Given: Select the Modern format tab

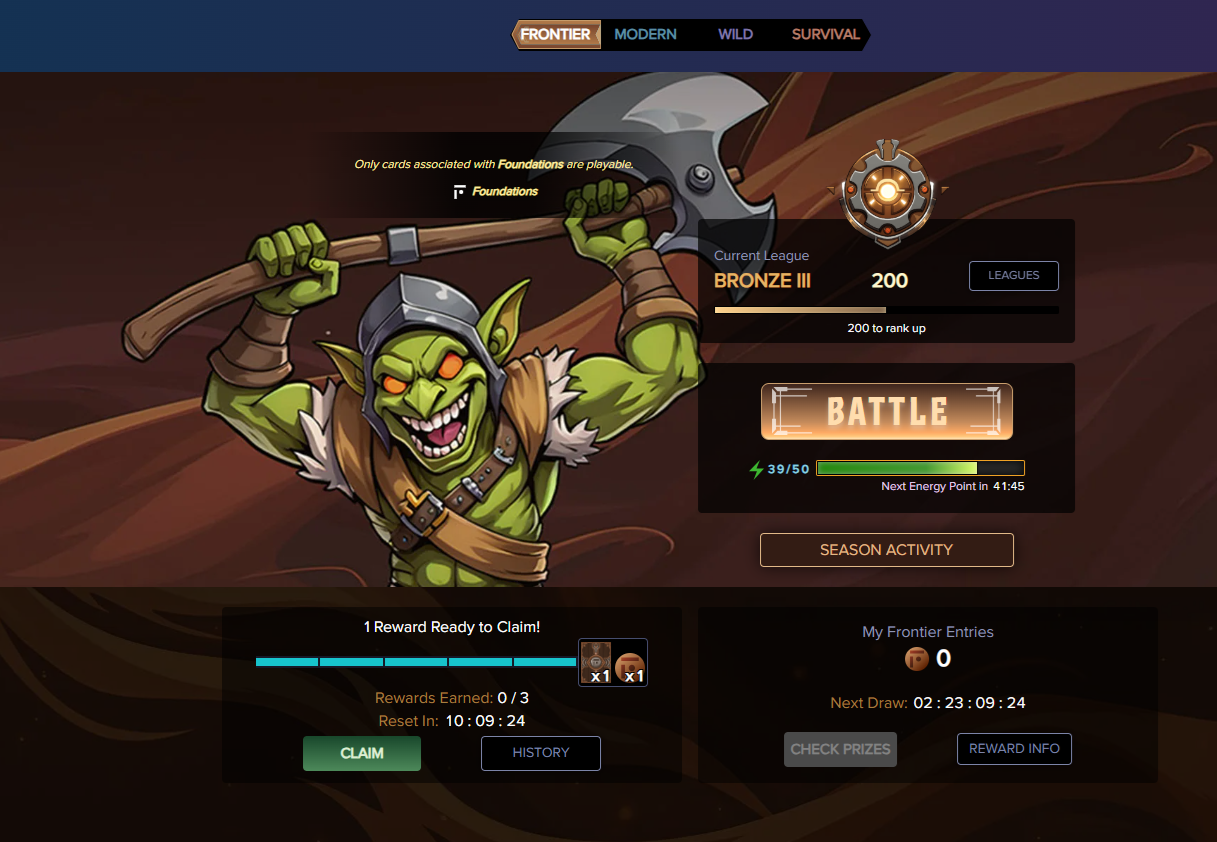Looking at the screenshot, I should point(645,35).
